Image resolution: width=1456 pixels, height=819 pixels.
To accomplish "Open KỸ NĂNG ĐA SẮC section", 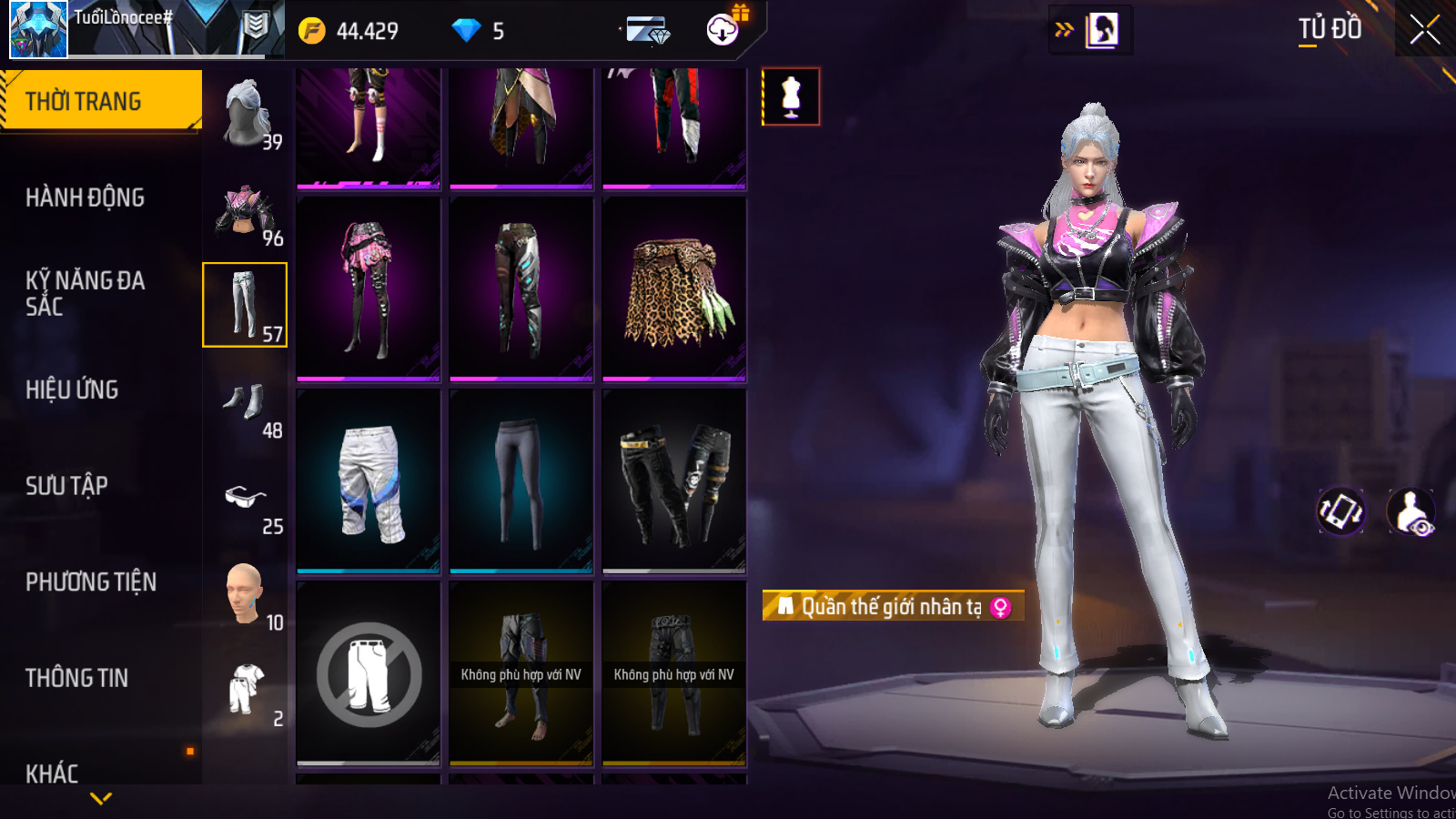I will pyautogui.click(x=85, y=293).
